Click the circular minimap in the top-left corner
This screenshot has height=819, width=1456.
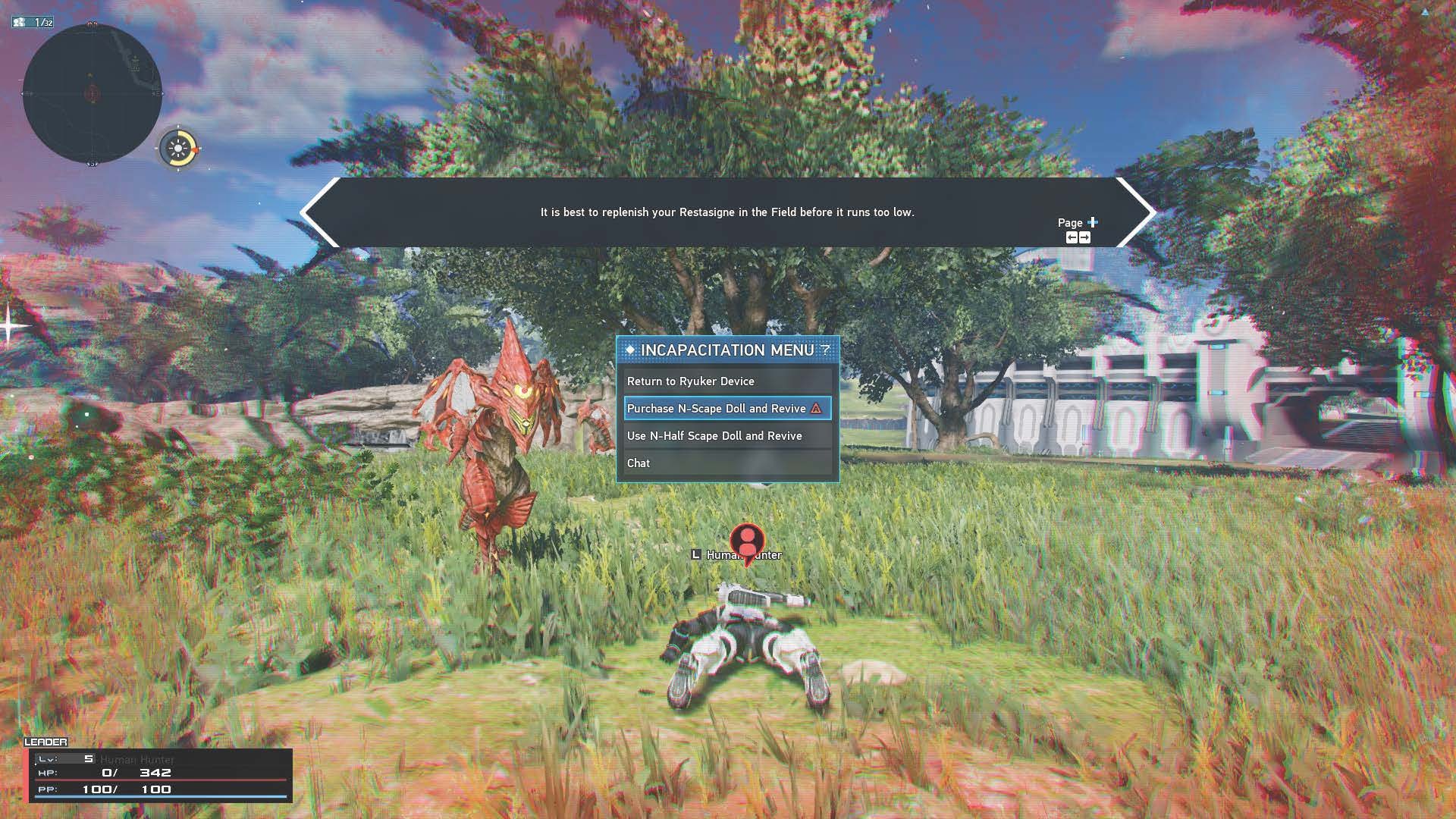pos(93,91)
